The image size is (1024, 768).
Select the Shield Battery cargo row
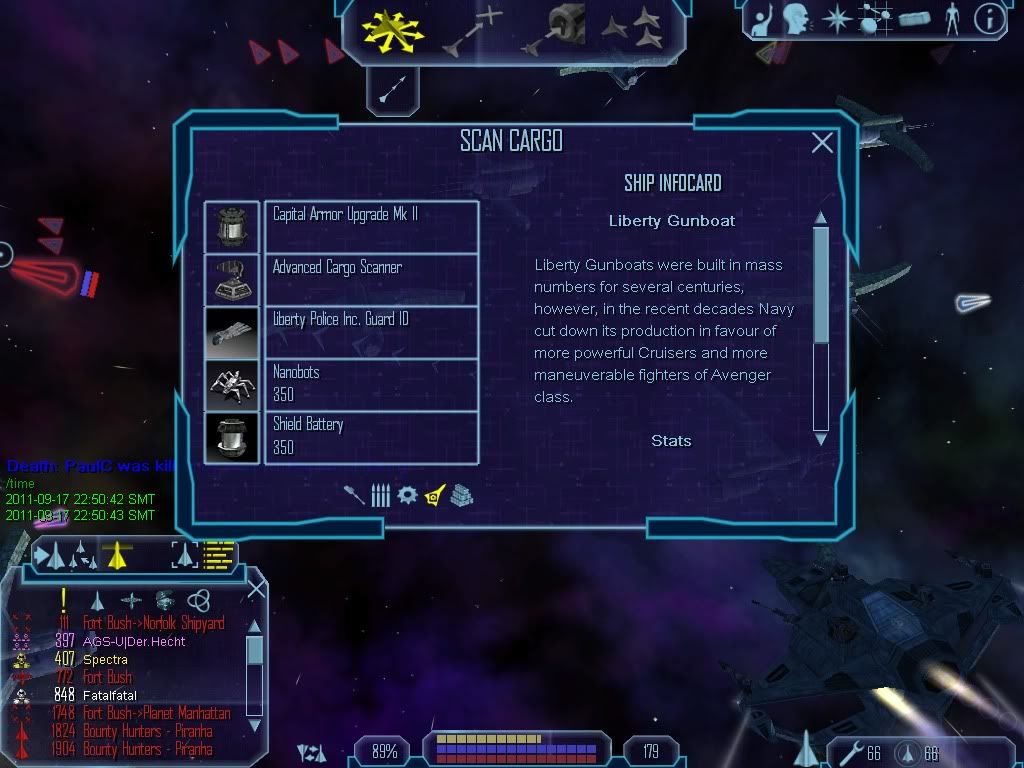371,437
